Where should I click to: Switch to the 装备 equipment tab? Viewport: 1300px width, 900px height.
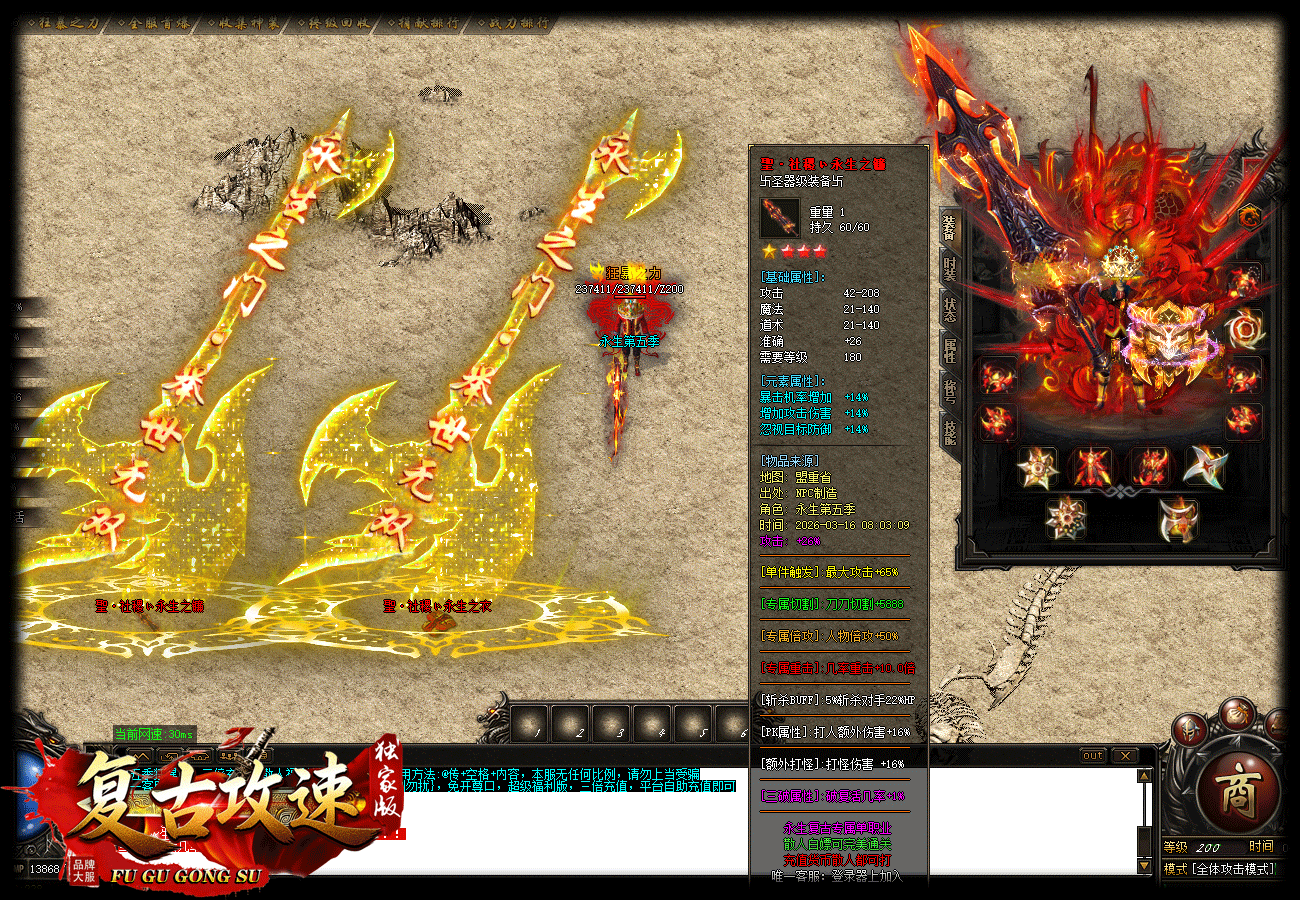click(949, 228)
